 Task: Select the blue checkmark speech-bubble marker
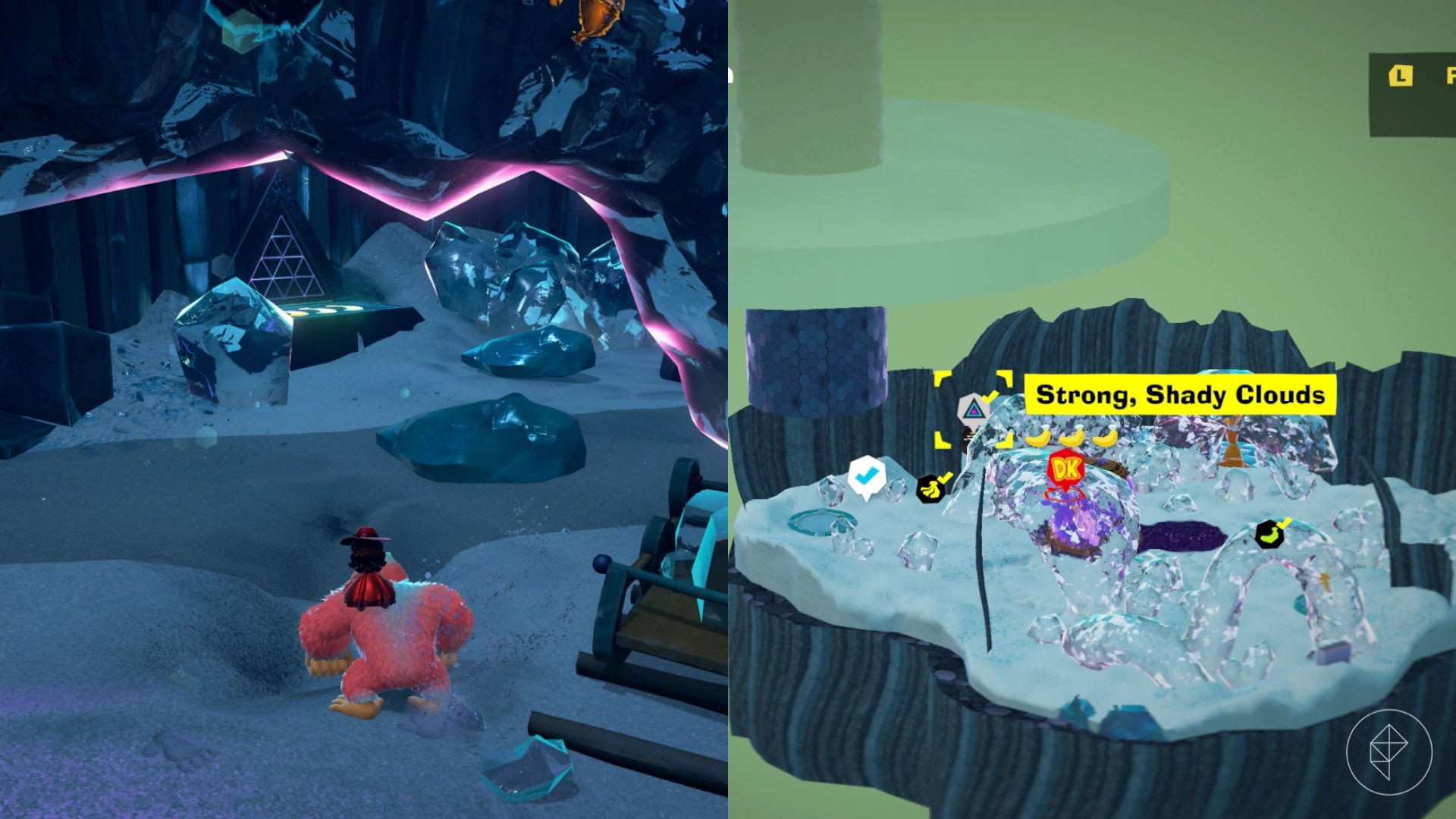click(x=865, y=476)
